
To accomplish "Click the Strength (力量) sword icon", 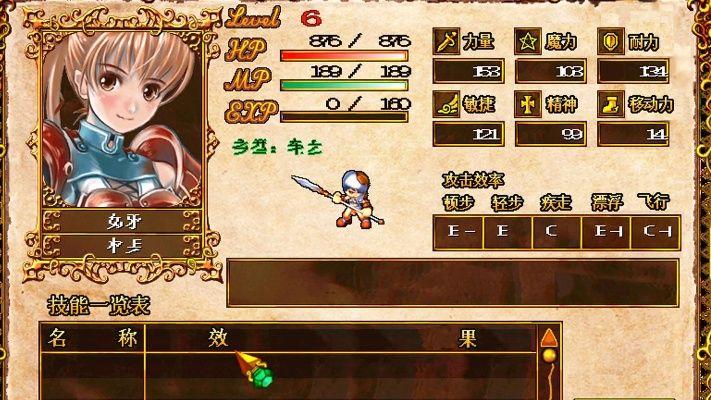I will tap(445, 41).
